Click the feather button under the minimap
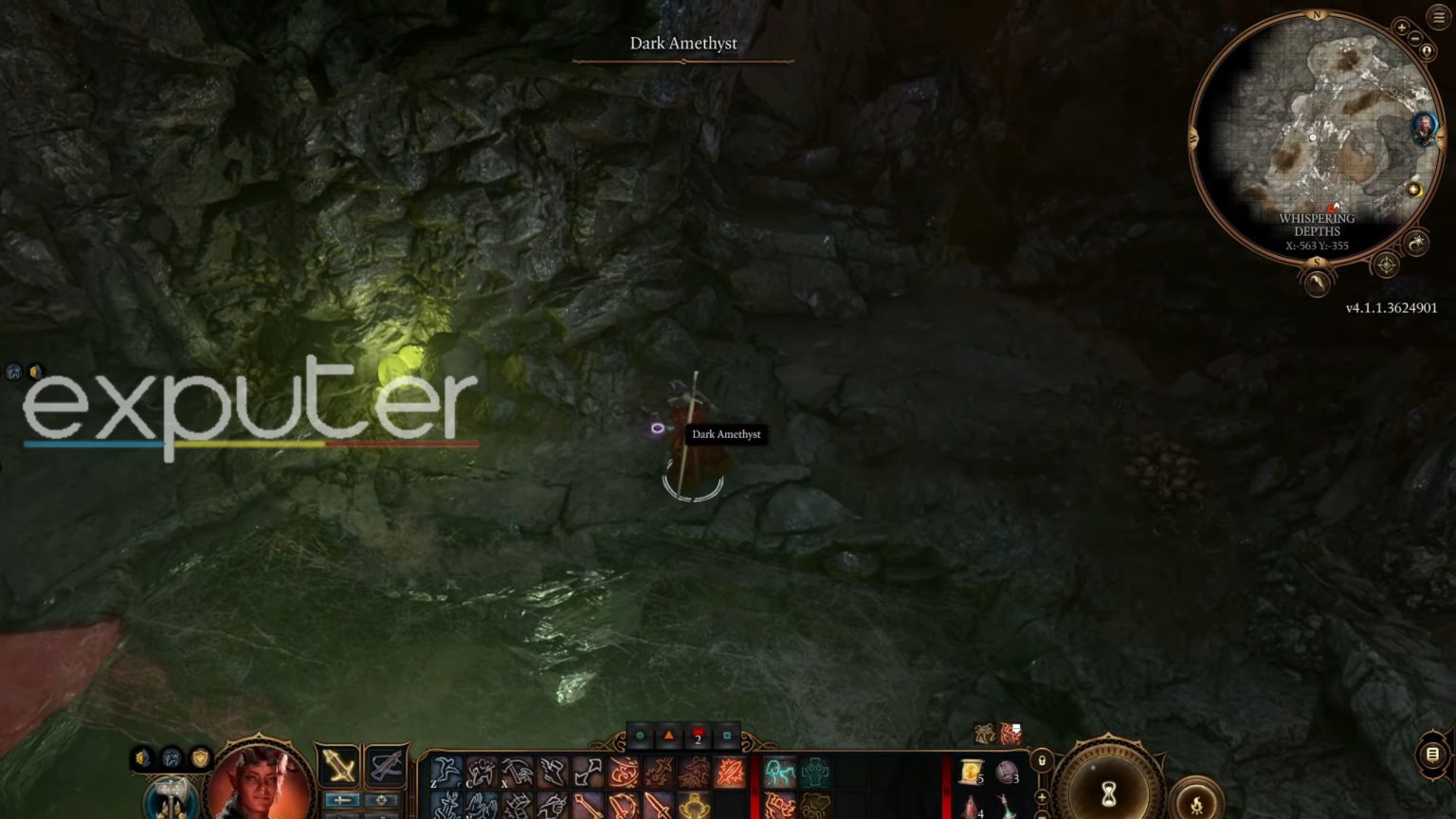Screen dimensions: 1456x819 click(1317, 282)
